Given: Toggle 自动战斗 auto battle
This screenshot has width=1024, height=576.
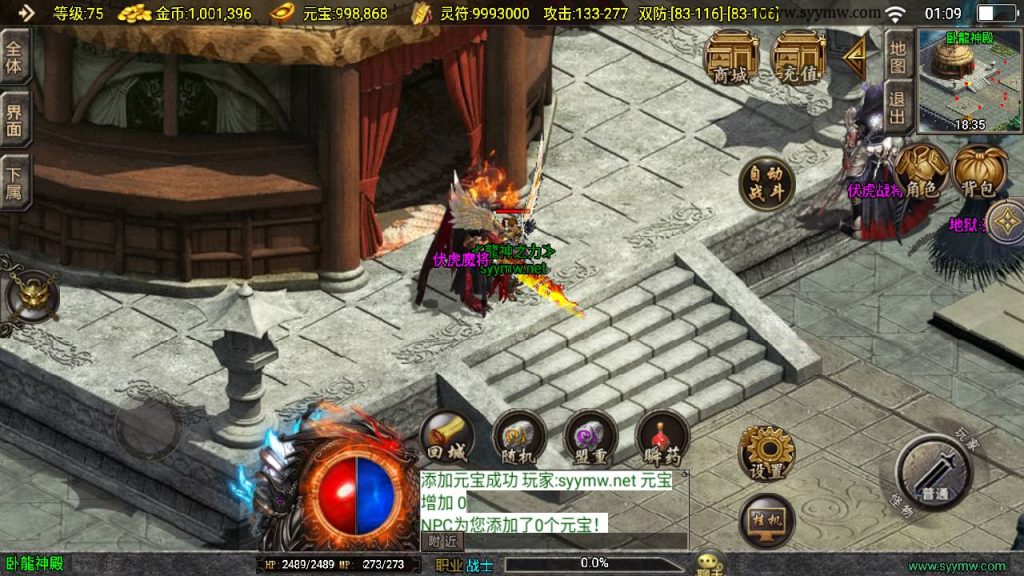Looking at the screenshot, I should click(x=767, y=184).
